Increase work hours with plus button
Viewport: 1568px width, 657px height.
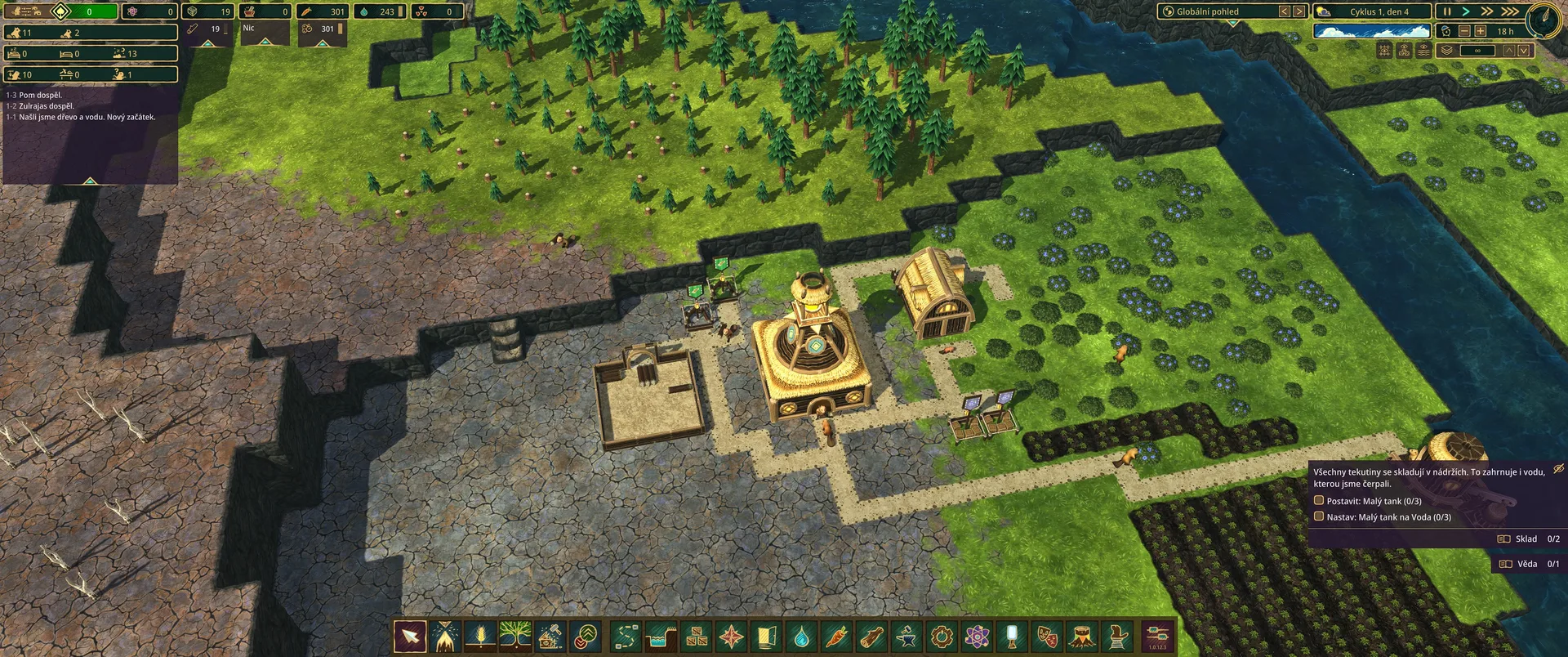(x=1480, y=31)
